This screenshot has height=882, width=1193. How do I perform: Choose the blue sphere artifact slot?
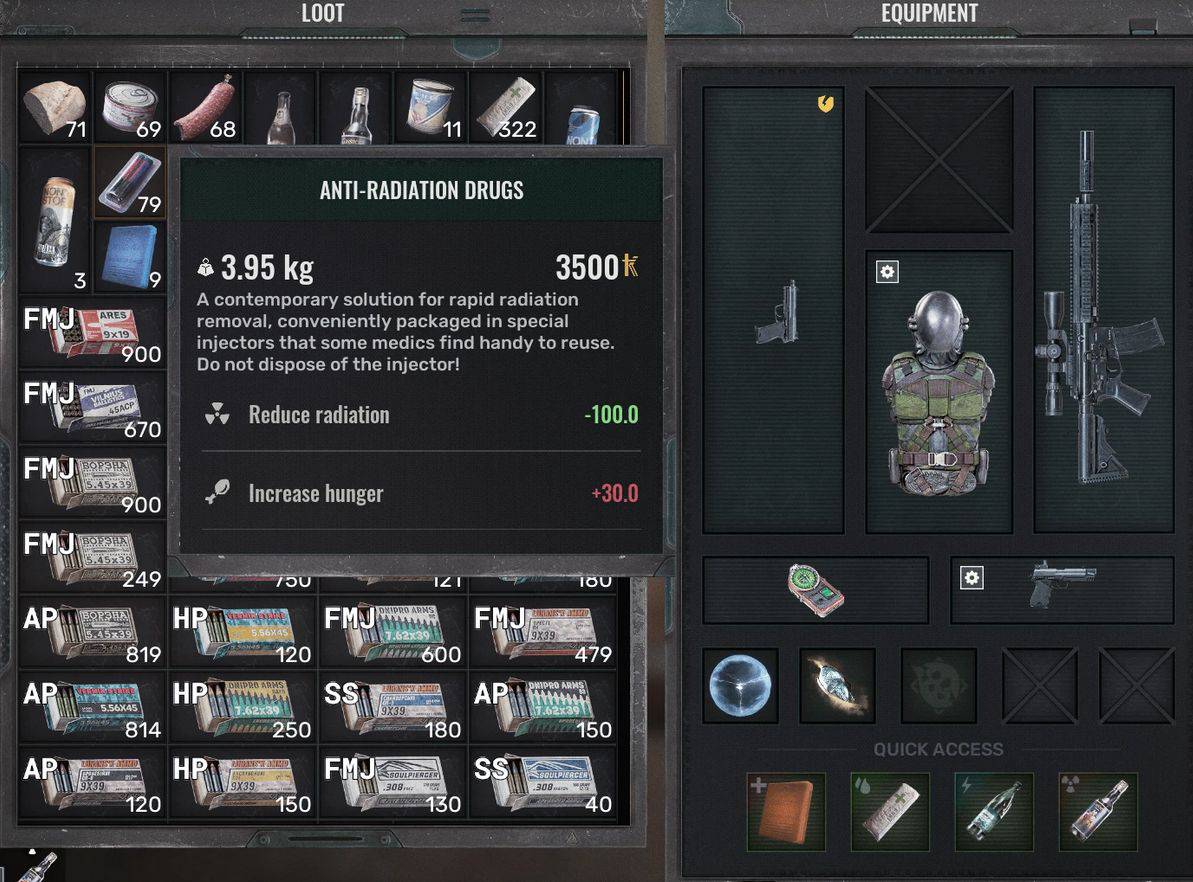click(740, 685)
